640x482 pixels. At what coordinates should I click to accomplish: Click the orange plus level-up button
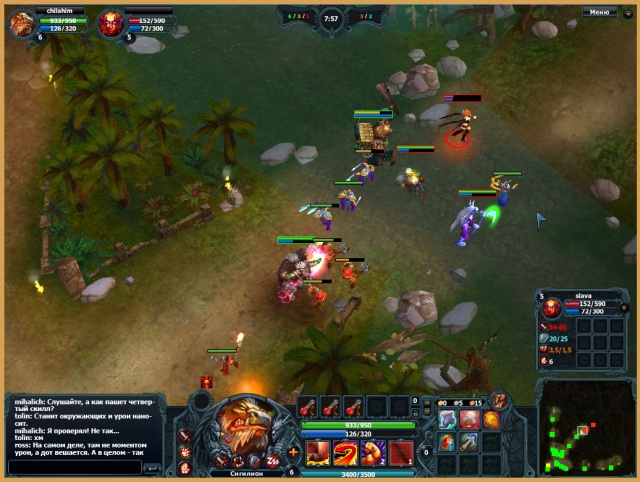293,453
